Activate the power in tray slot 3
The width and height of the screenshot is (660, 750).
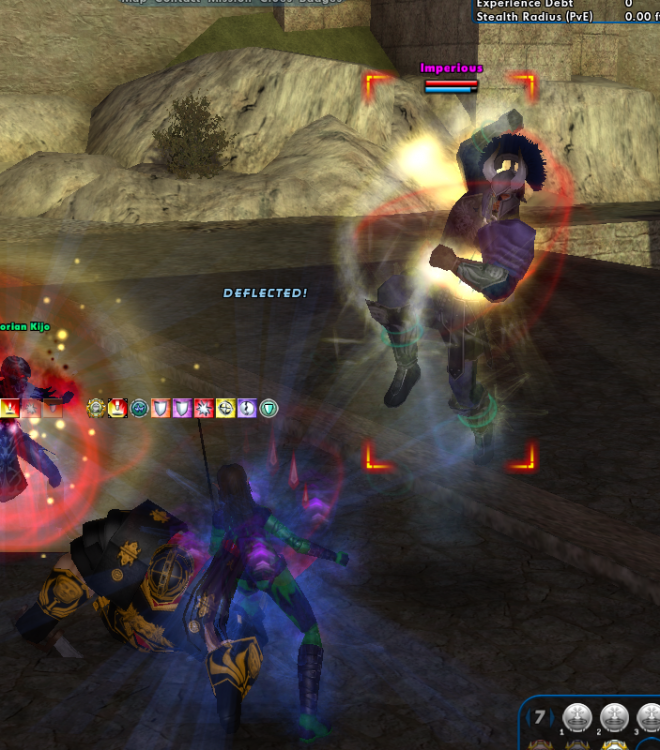point(648,716)
